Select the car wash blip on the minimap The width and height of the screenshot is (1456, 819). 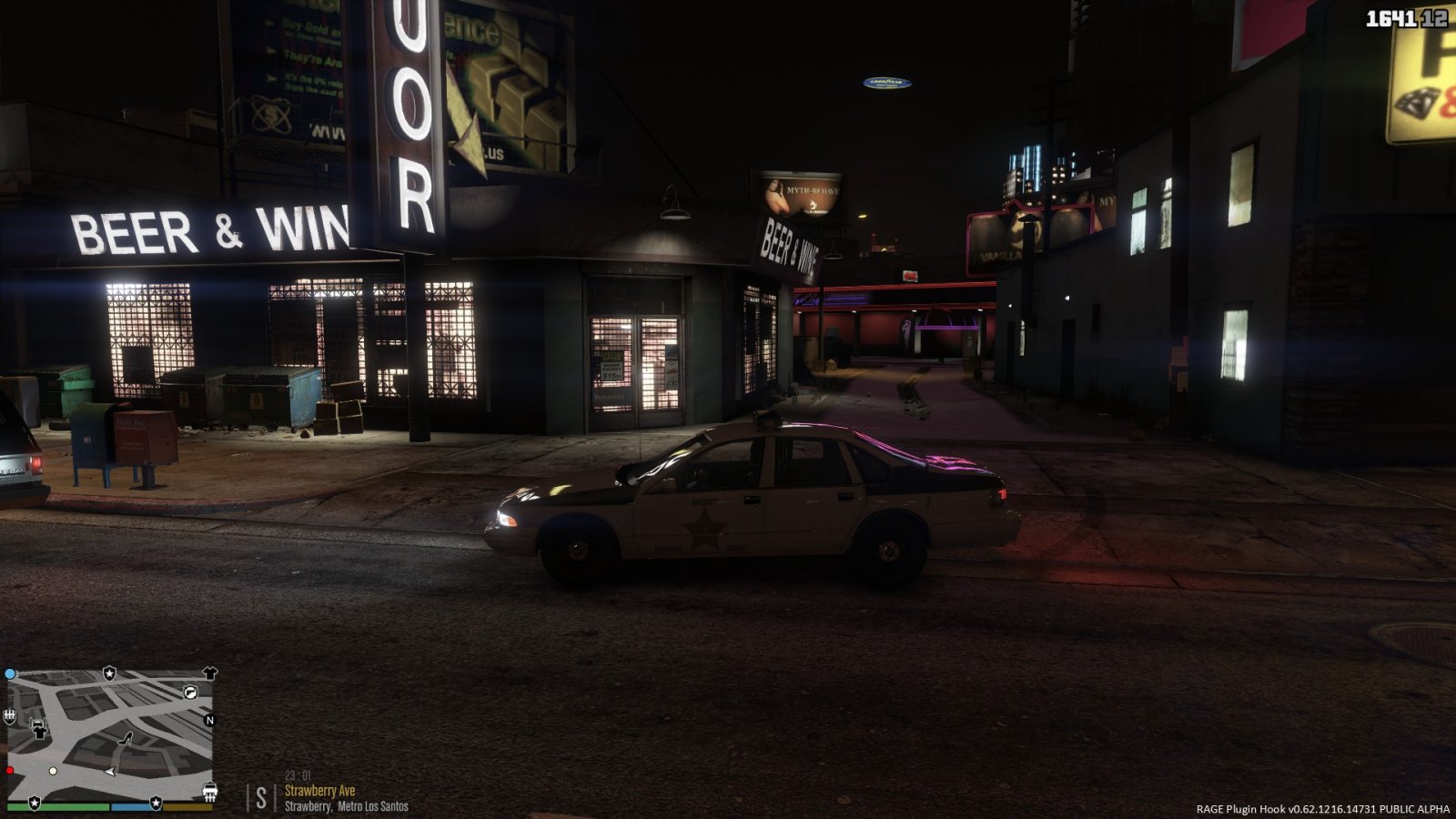click(210, 791)
